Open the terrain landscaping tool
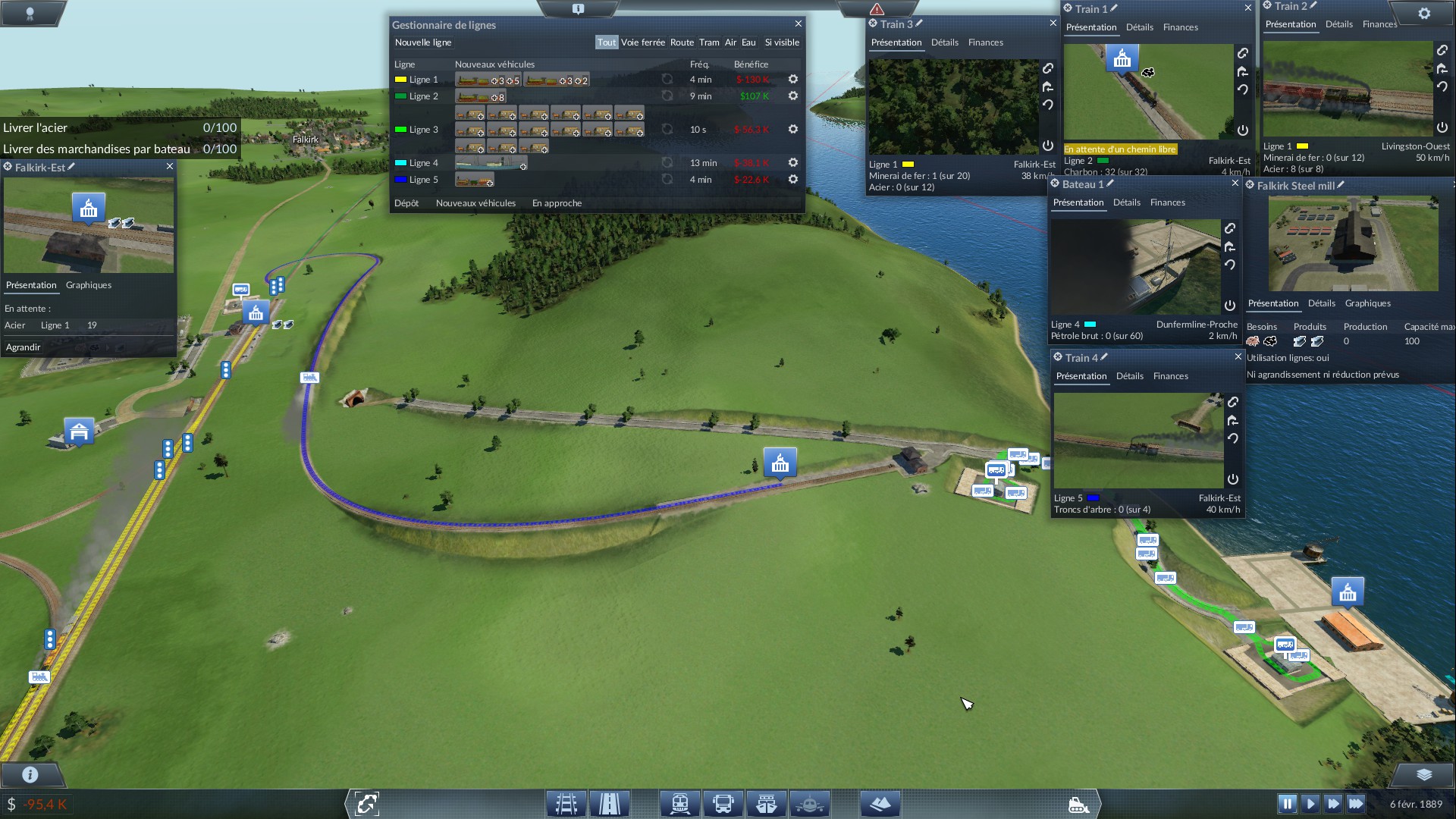The image size is (1456, 819). 880,804
